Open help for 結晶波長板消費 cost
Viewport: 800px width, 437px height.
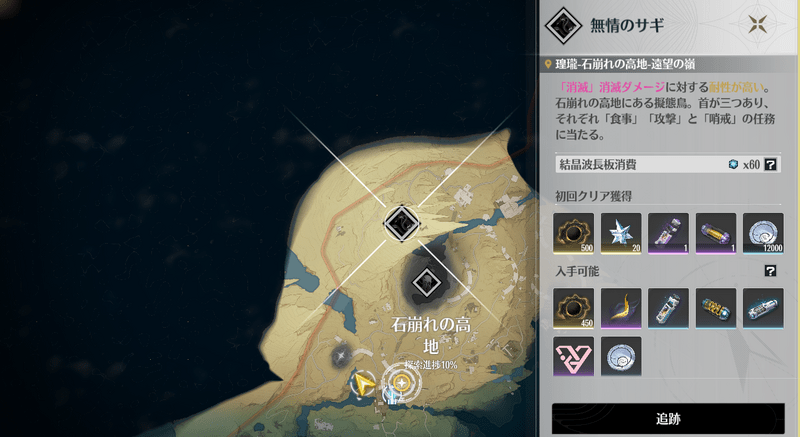pos(771,164)
